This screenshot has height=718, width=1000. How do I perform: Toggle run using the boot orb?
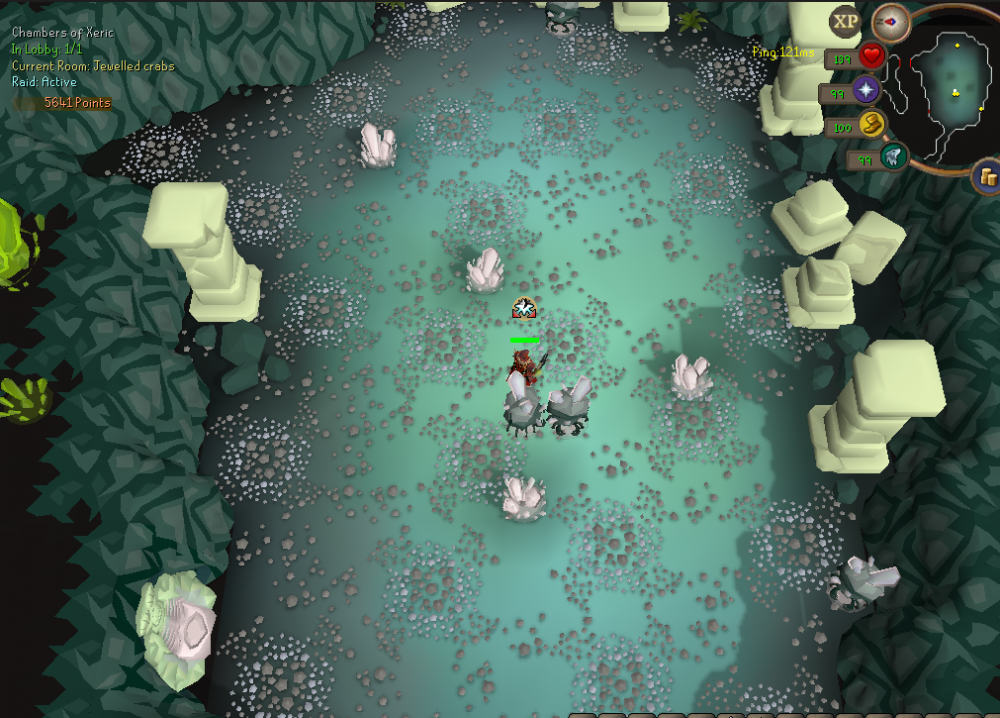872,125
